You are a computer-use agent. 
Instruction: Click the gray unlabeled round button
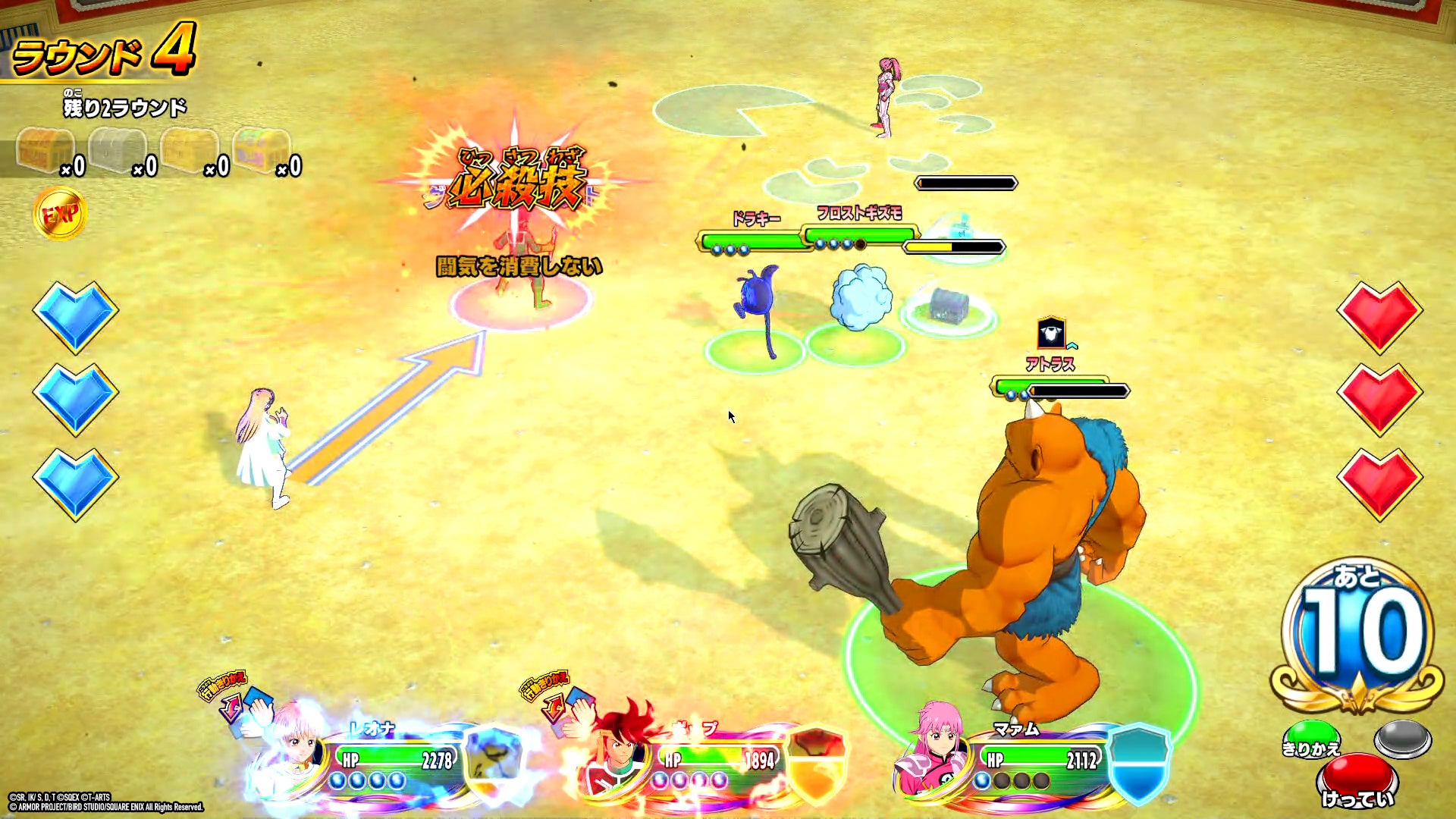(x=1403, y=738)
